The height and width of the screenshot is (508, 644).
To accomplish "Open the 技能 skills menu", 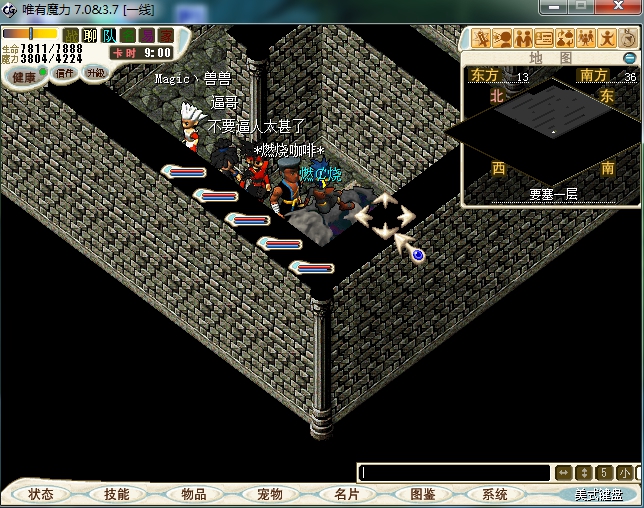I will tap(116, 494).
